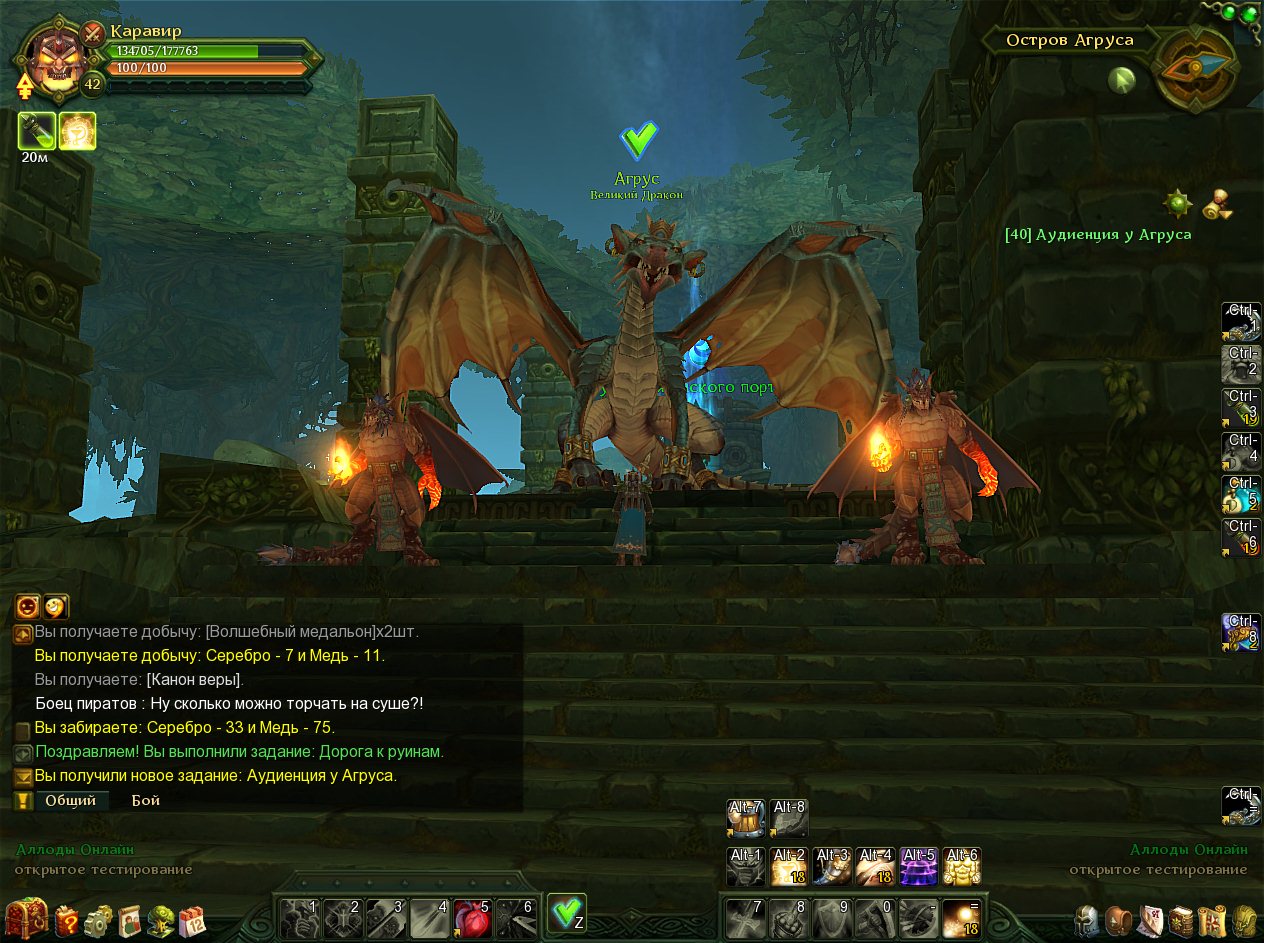The height and width of the screenshot is (943, 1264).
Task: Open the help book with question mark
Action: point(67,919)
